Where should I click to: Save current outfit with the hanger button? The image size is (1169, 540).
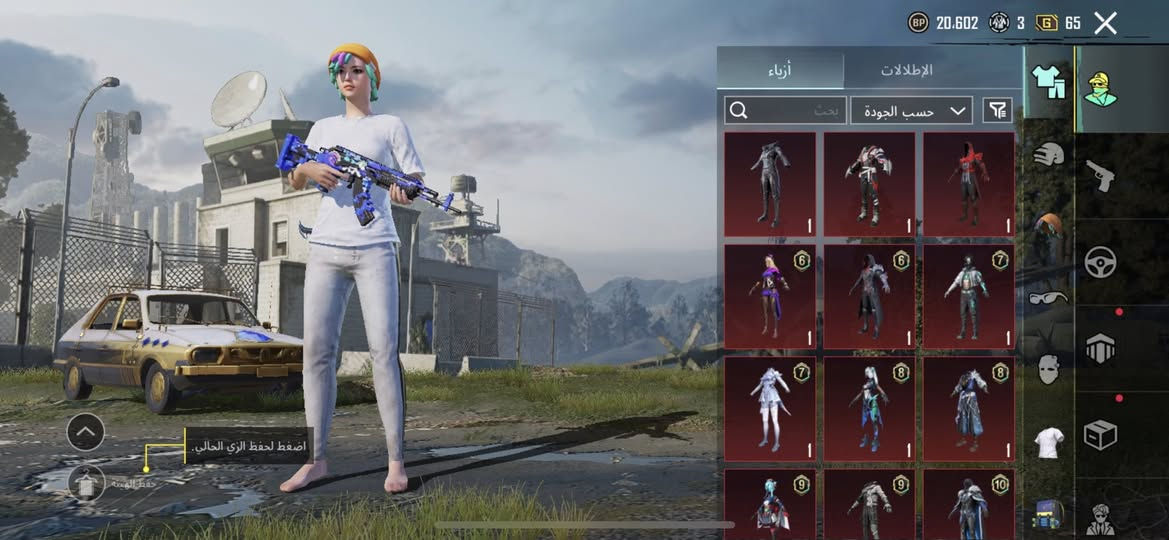(87, 483)
